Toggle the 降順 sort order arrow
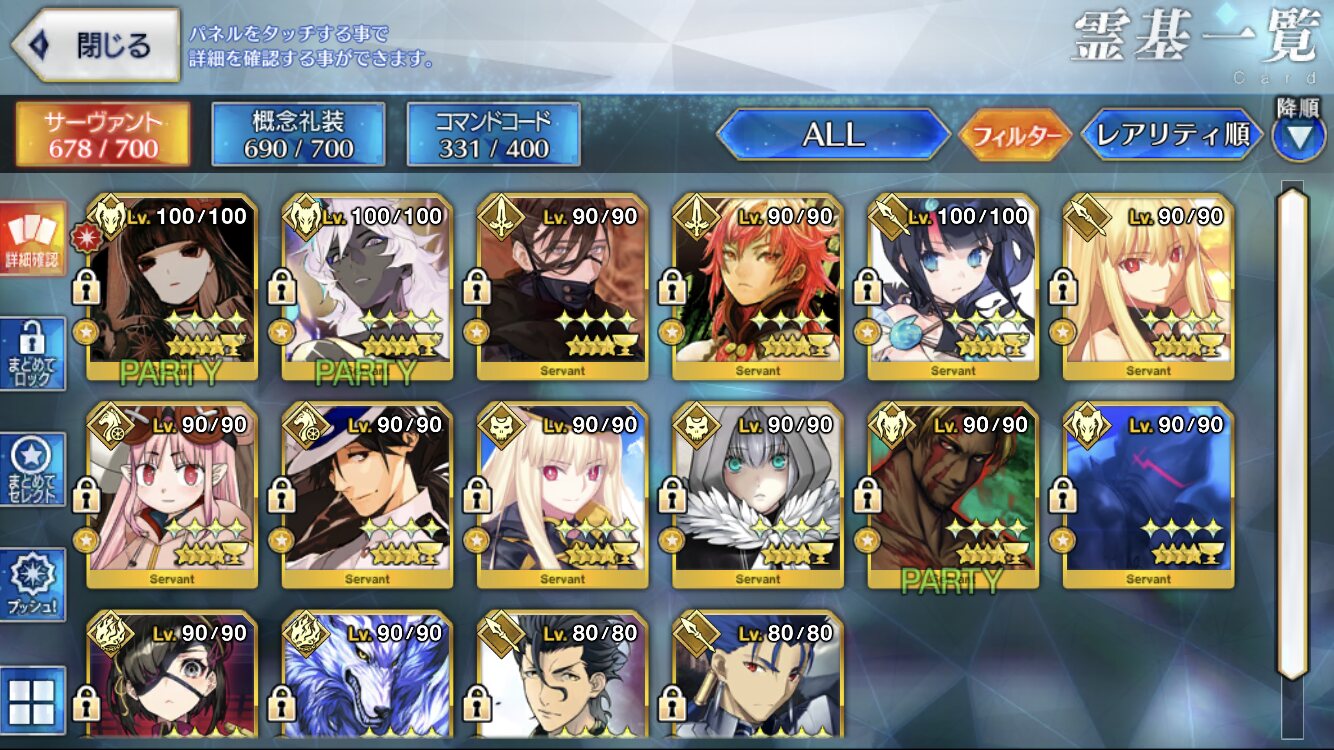This screenshot has height=750, width=1334. point(1298,137)
